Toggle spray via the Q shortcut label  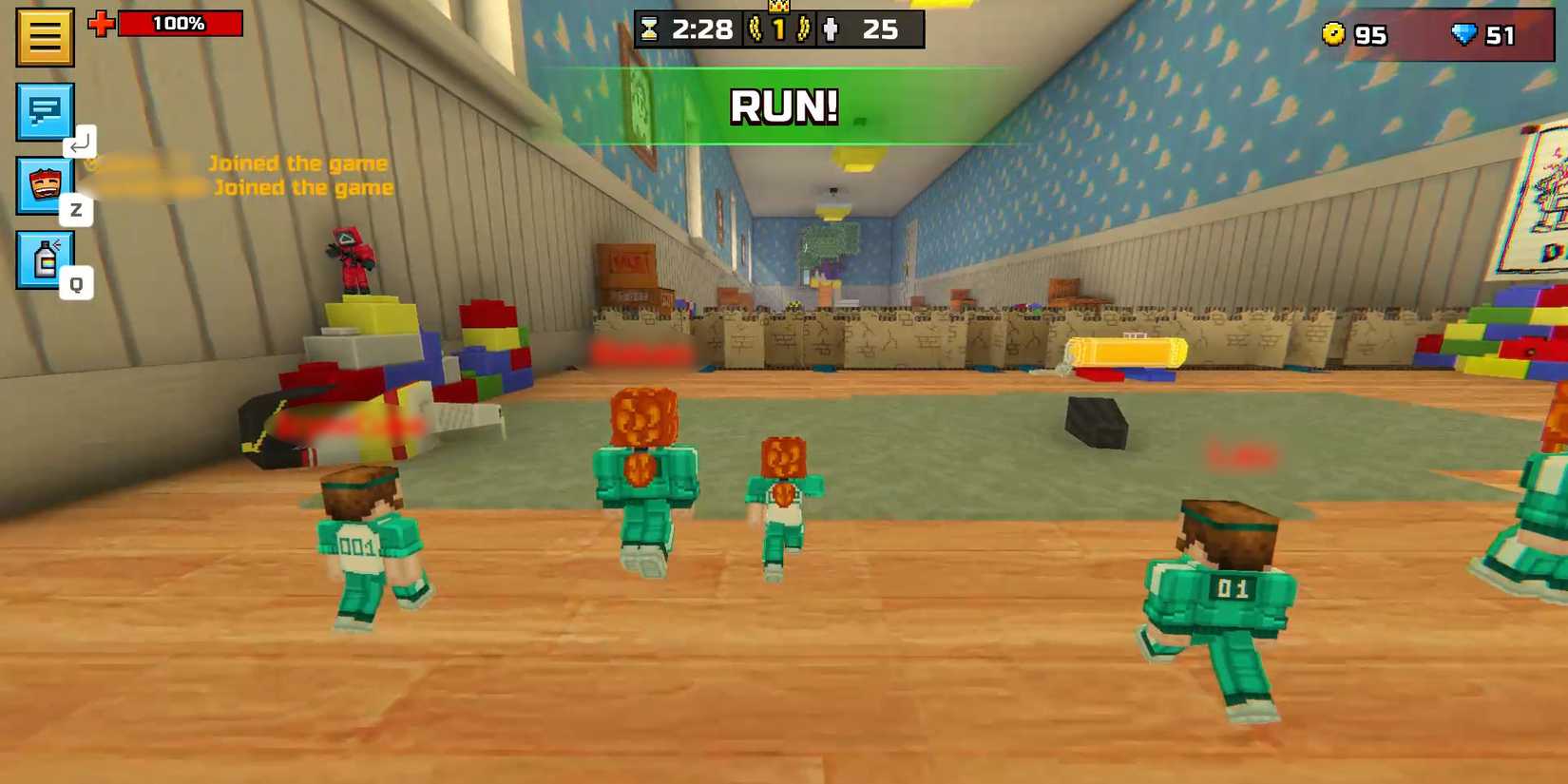pyautogui.click(x=78, y=282)
